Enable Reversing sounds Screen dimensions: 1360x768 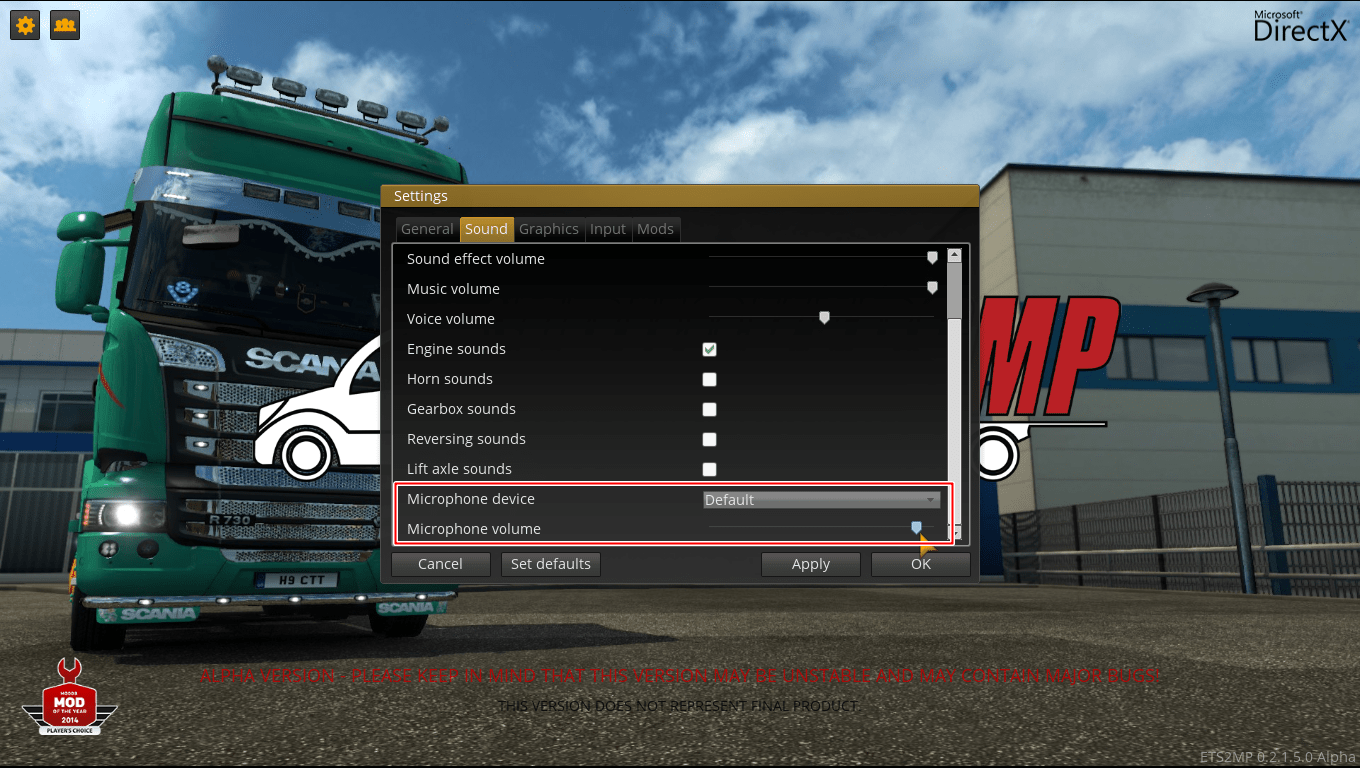tap(709, 439)
